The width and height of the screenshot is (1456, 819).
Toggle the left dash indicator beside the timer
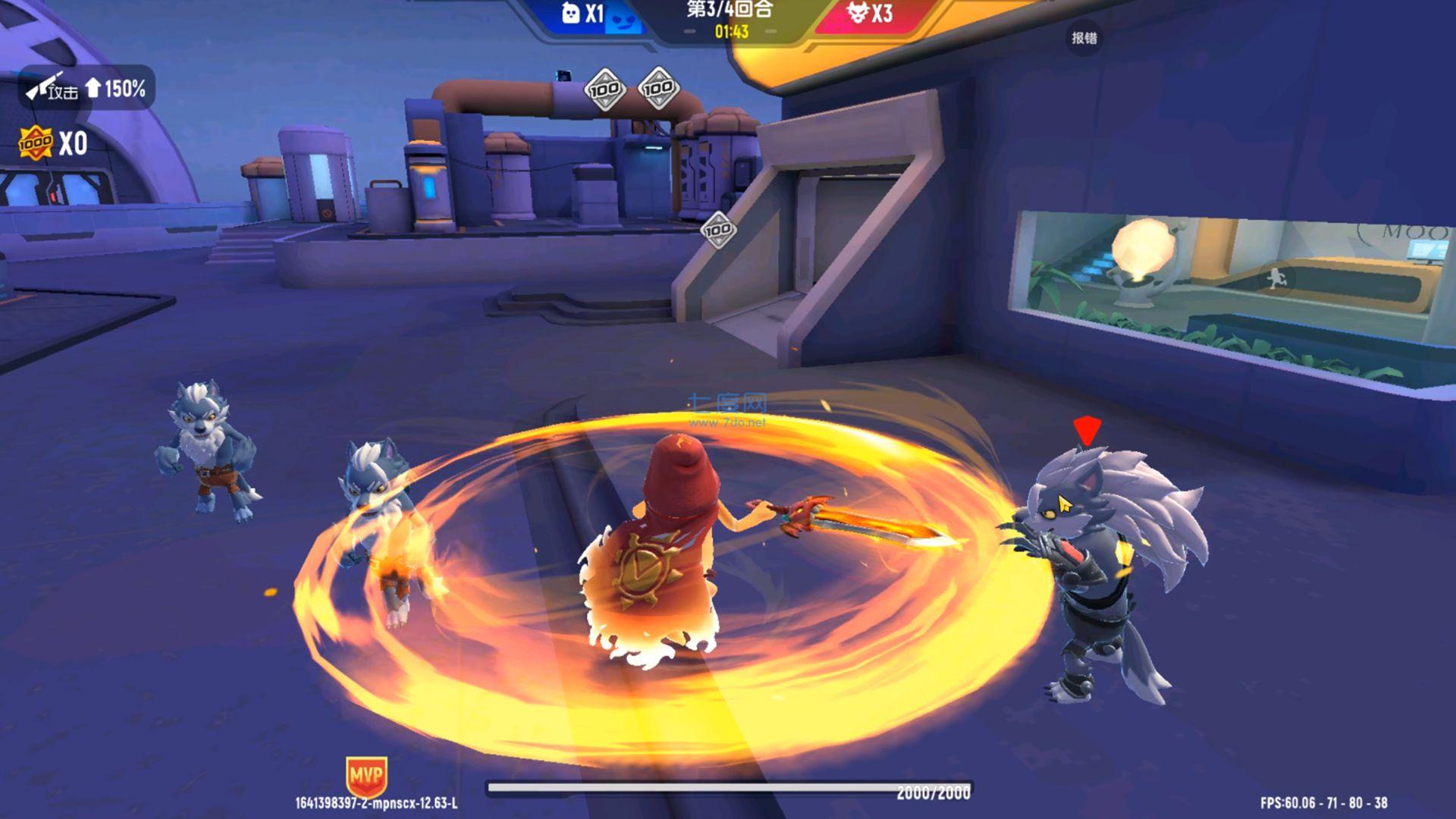coord(689,33)
